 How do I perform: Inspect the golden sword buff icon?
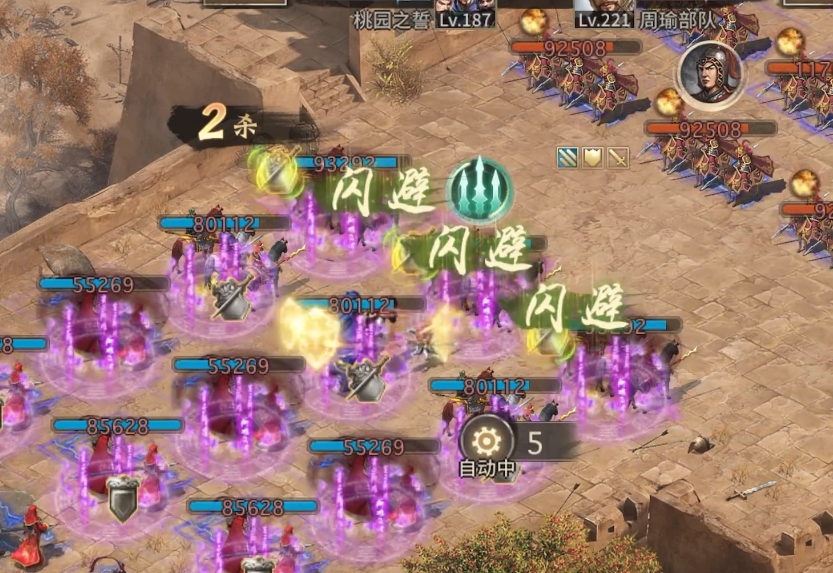pos(618,157)
